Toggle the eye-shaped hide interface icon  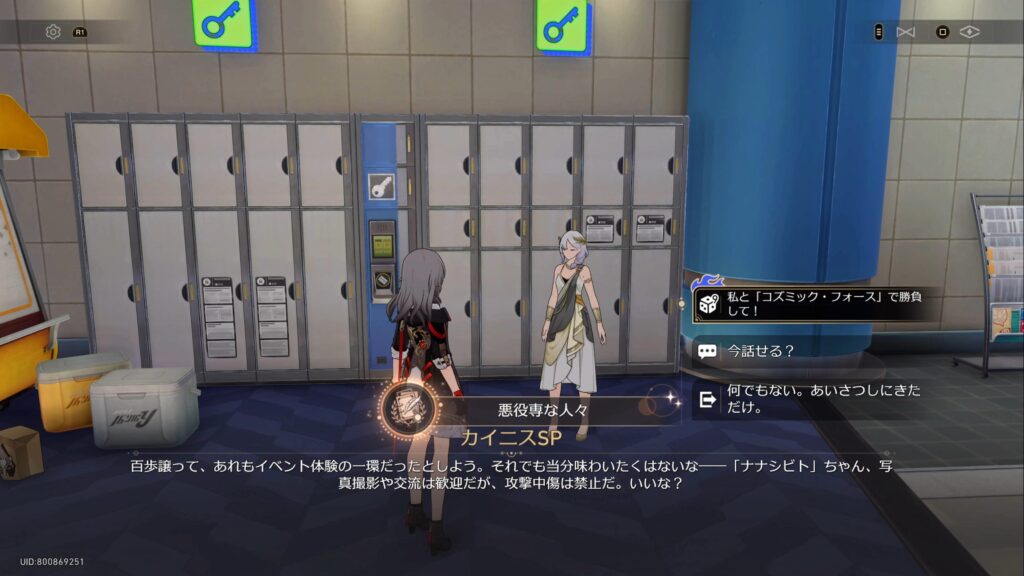969,32
